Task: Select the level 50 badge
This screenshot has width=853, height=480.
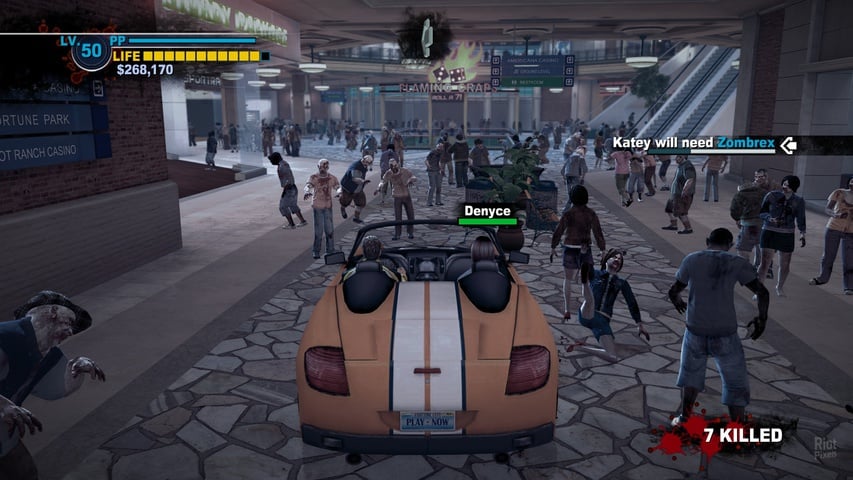Action: (x=91, y=51)
